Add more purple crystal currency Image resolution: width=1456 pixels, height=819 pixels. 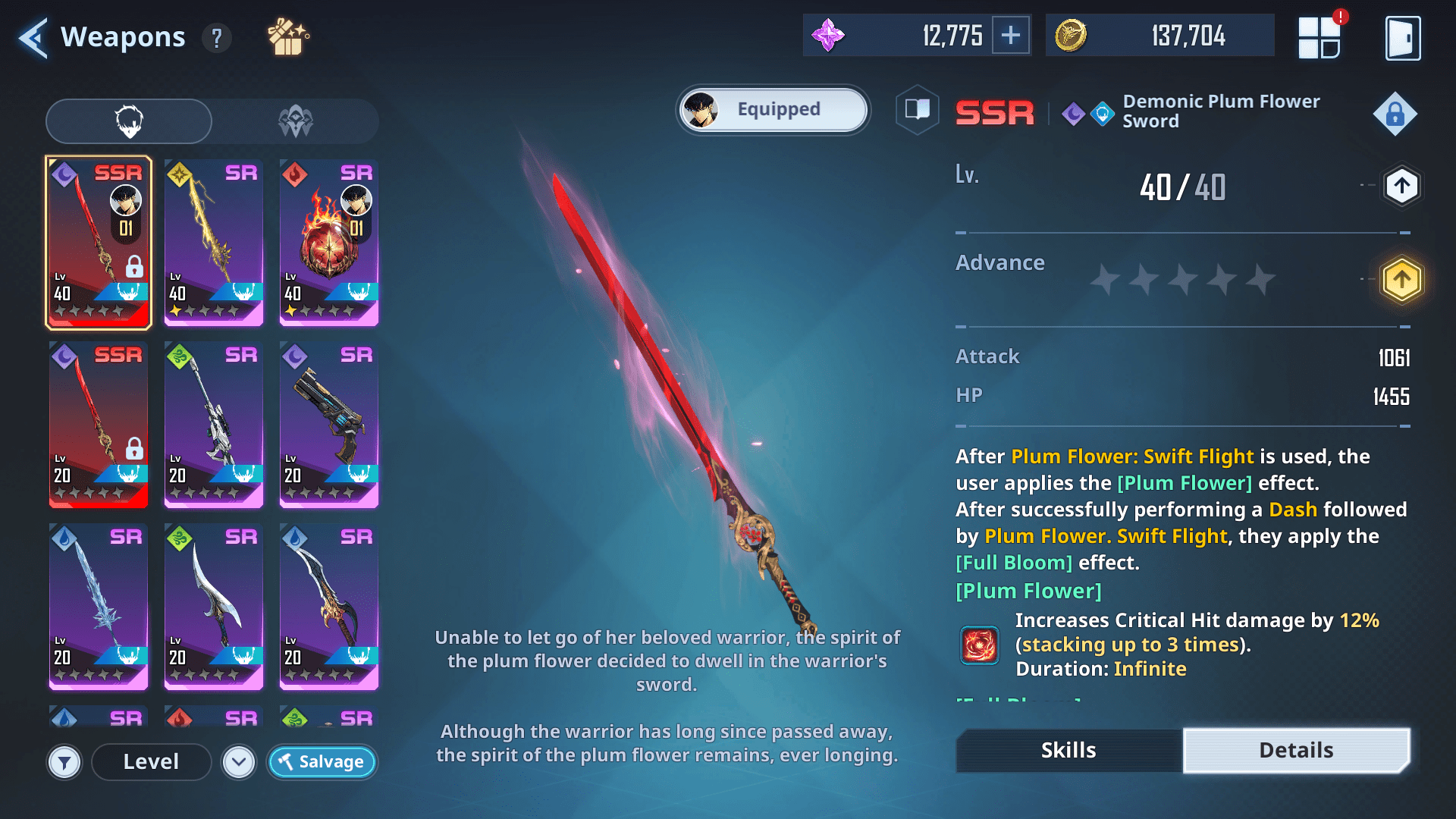[x=1011, y=36]
